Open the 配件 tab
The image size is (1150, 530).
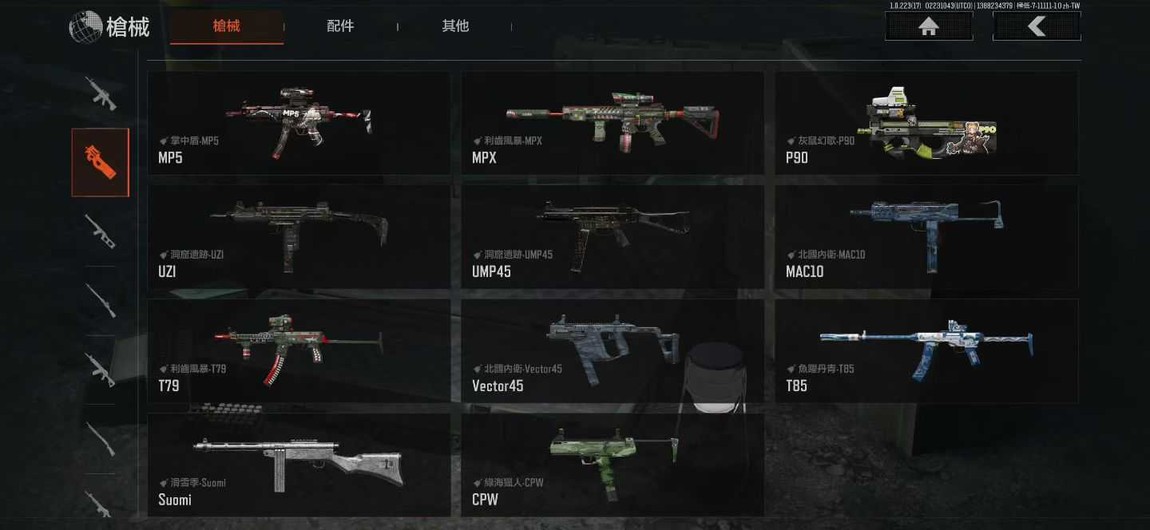click(340, 26)
